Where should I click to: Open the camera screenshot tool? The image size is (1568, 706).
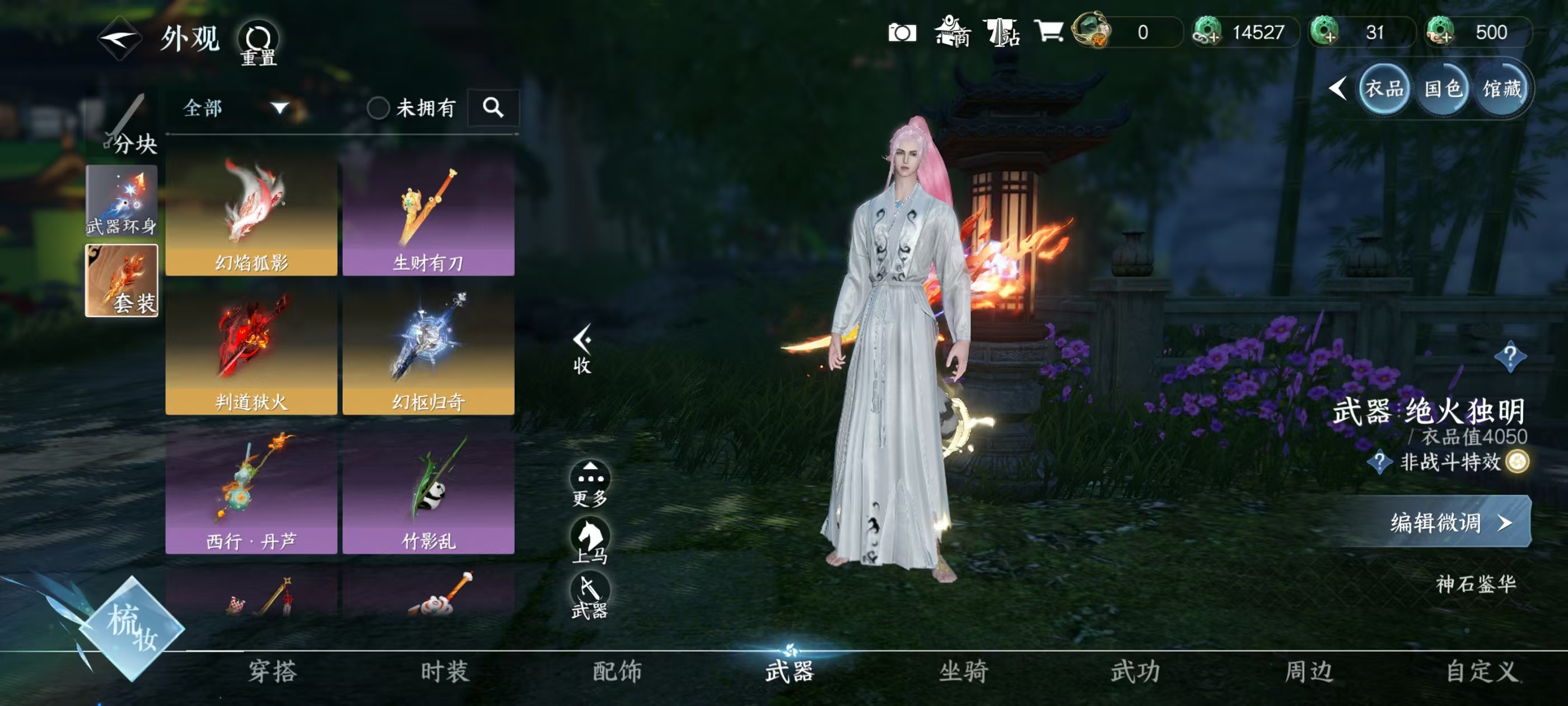click(902, 33)
